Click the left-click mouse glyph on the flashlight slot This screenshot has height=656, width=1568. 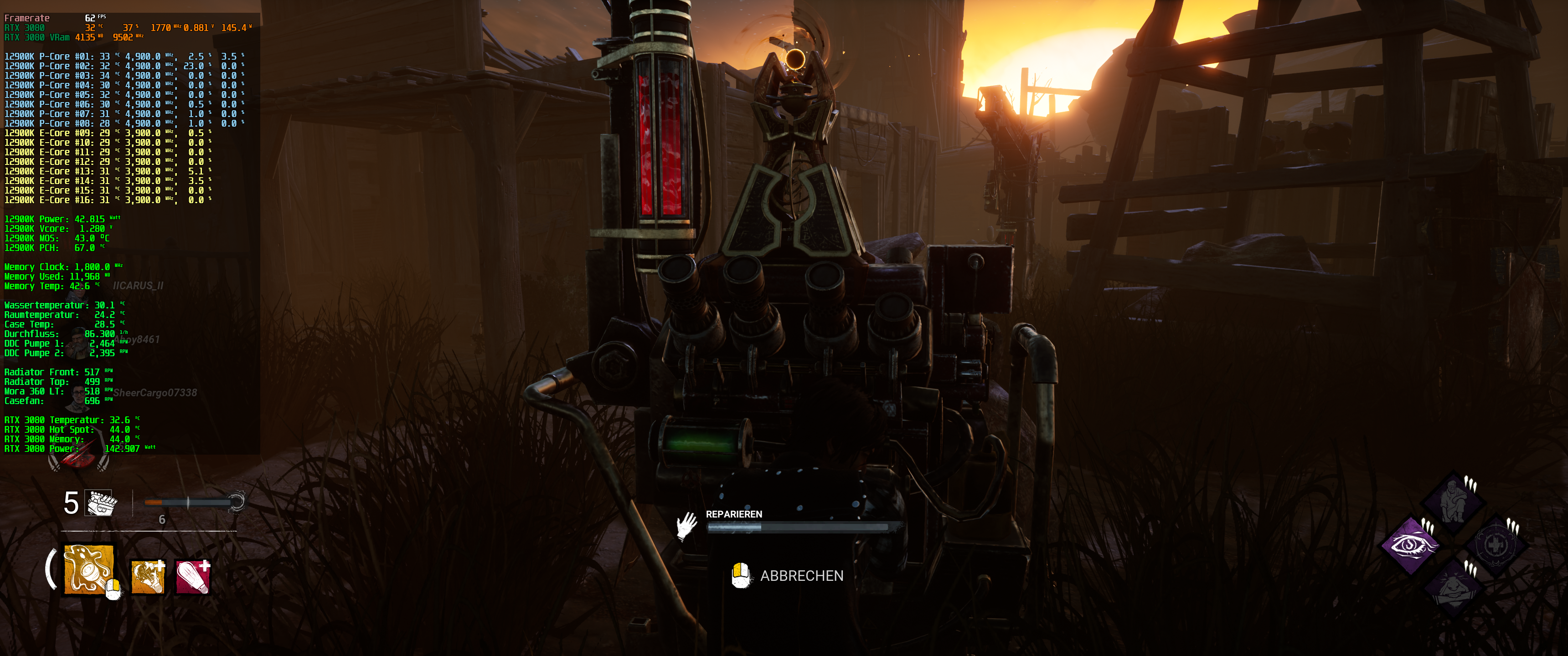[113, 589]
